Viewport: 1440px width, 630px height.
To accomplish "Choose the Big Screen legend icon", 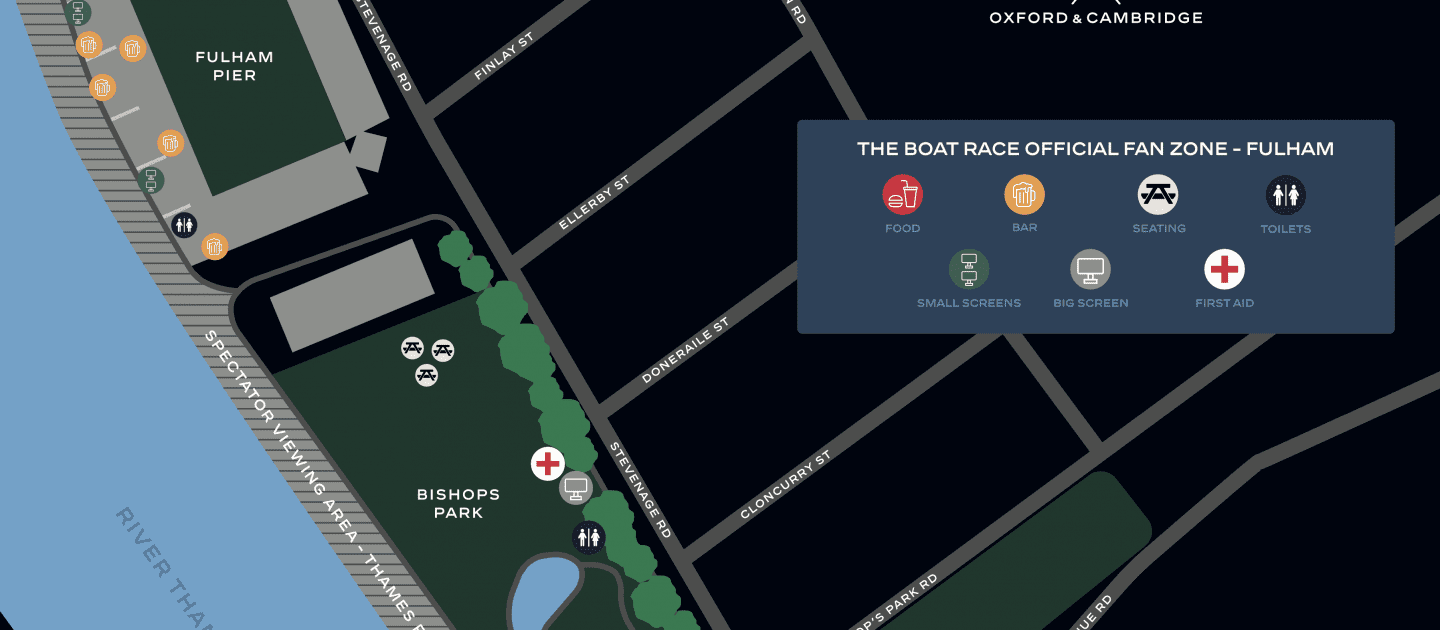I will pos(1090,269).
